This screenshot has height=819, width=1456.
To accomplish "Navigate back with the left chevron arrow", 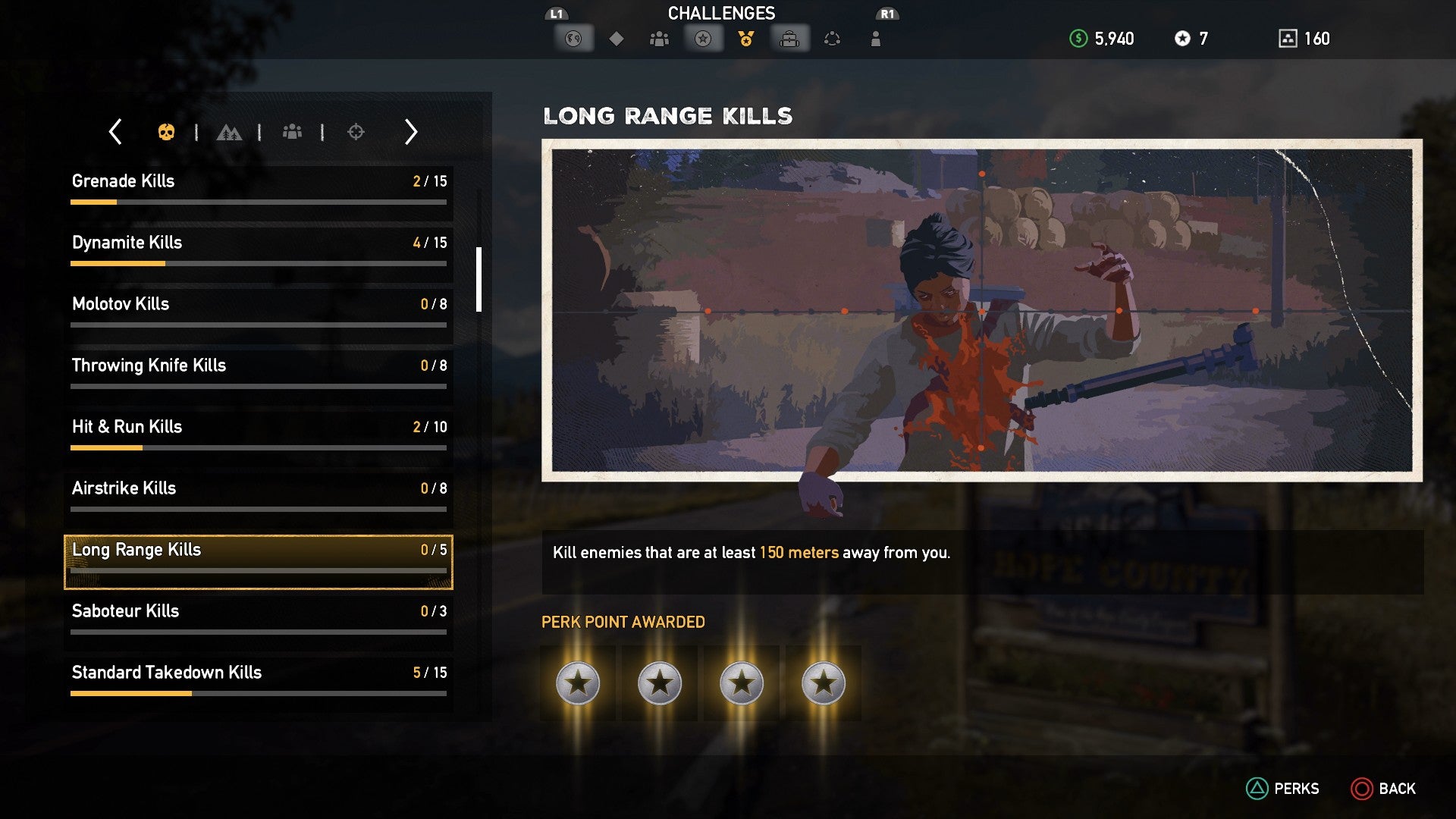I will (115, 131).
